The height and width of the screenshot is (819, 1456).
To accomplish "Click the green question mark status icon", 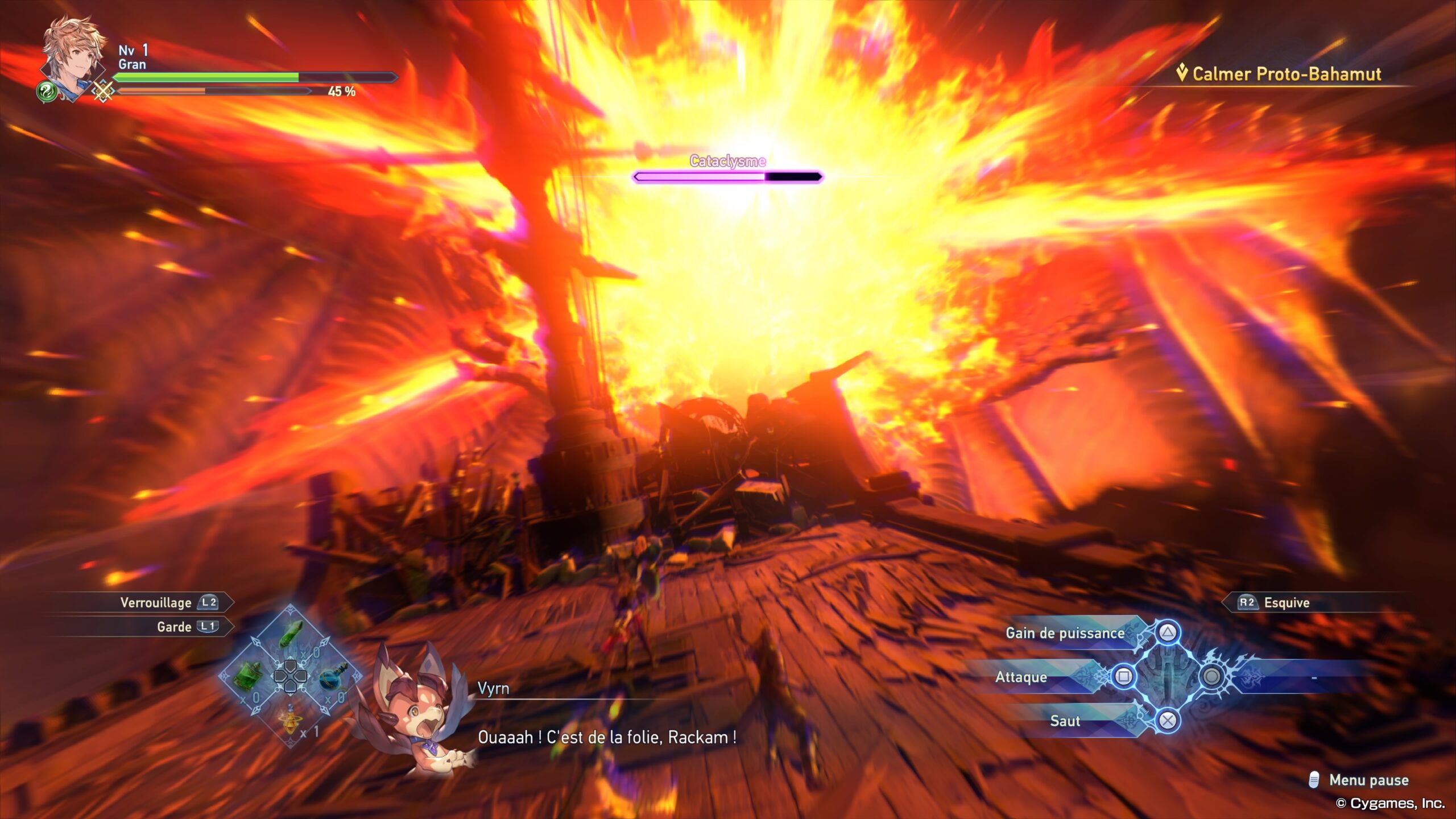I will click(47, 91).
